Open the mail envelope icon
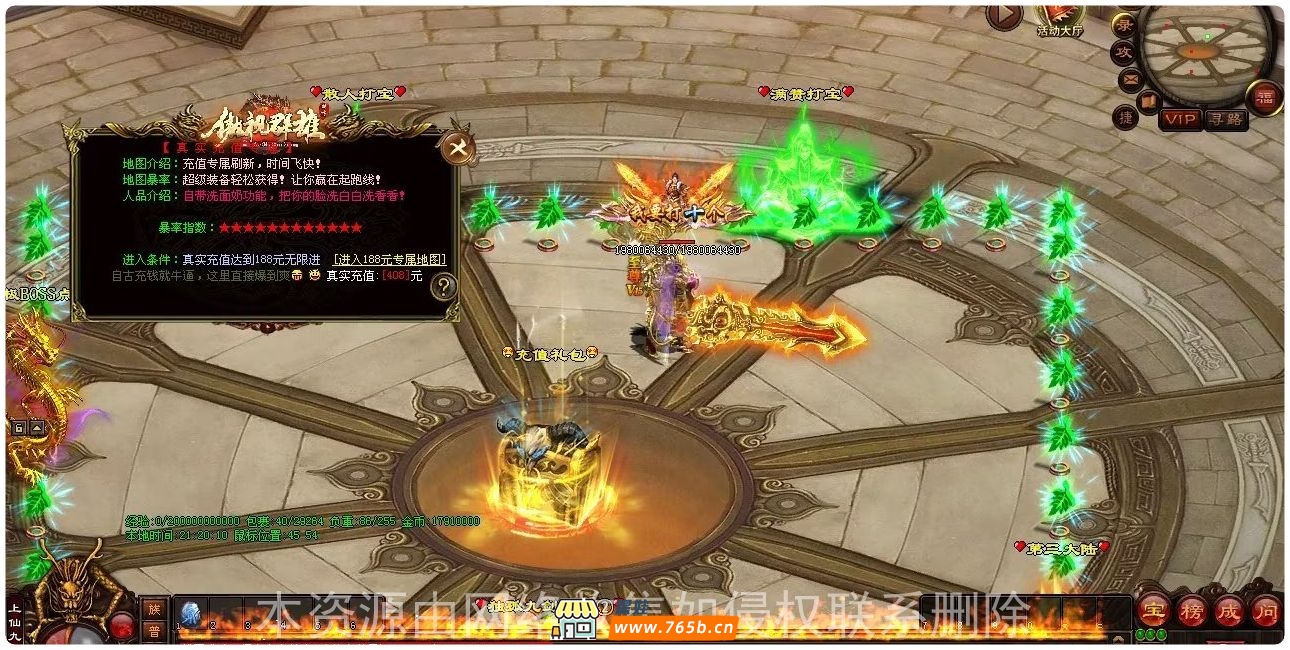 (x=1131, y=78)
